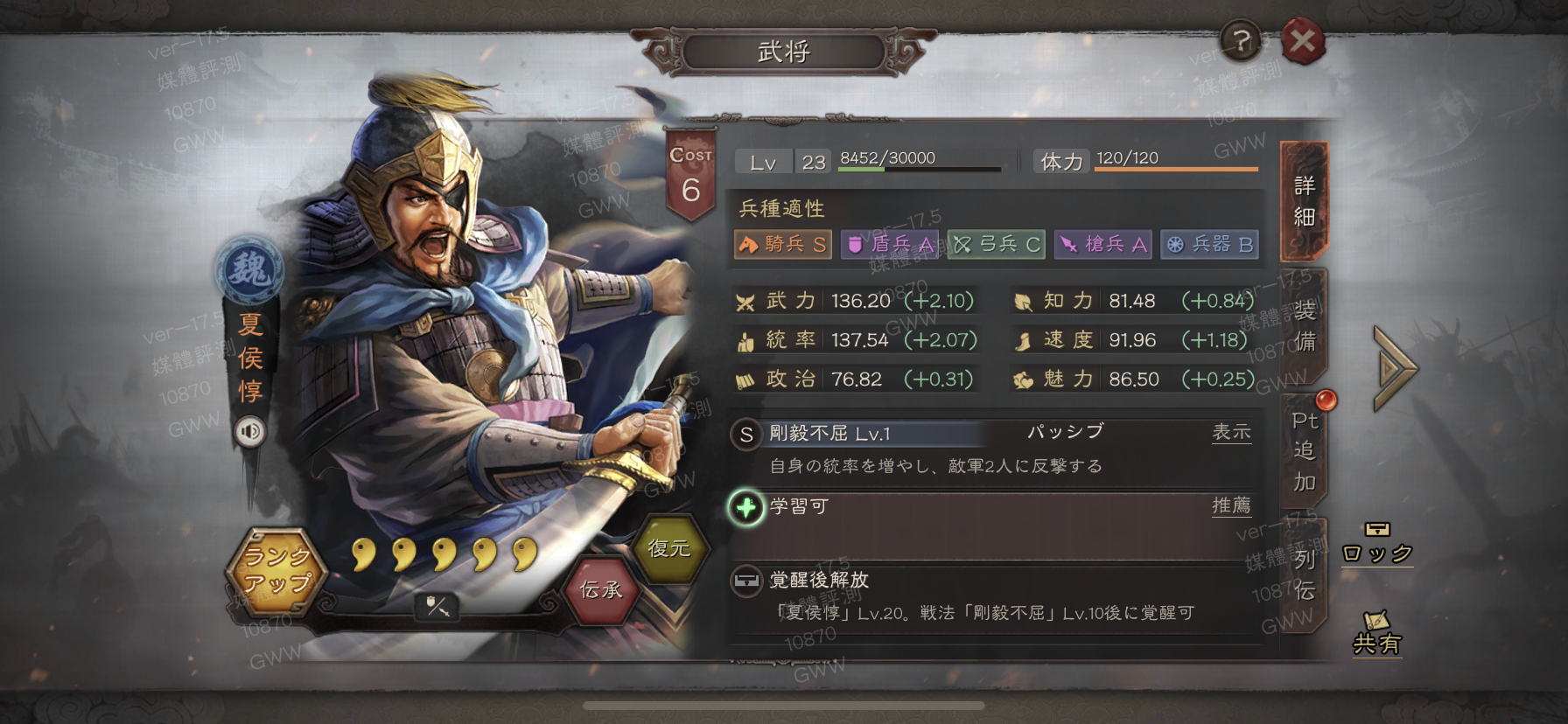Screen dimensions: 1568x724
Task: Click the 盾兵 A shield troop icon
Action: [x=889, y=244]
